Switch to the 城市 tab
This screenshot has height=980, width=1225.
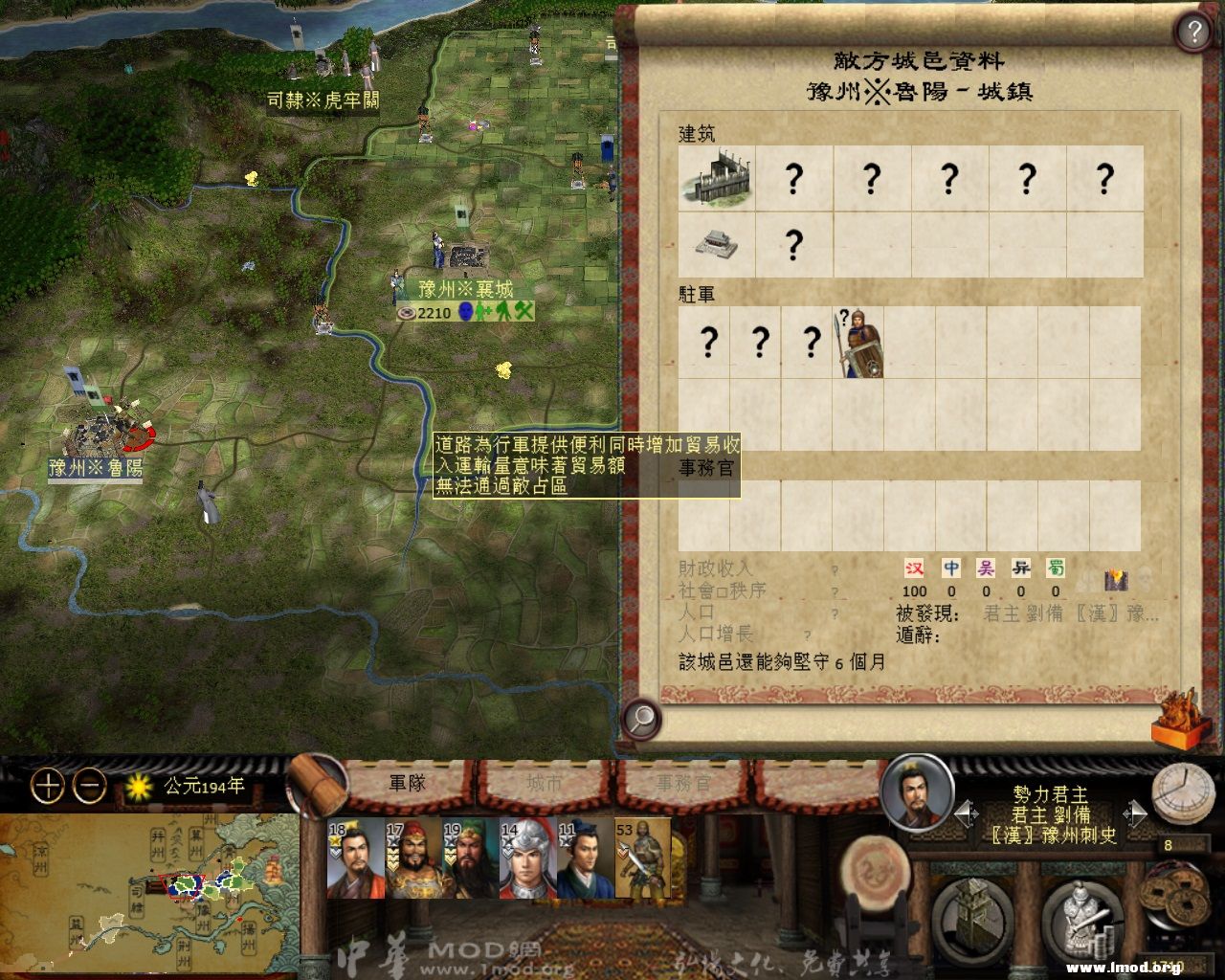tap(542, 780)
